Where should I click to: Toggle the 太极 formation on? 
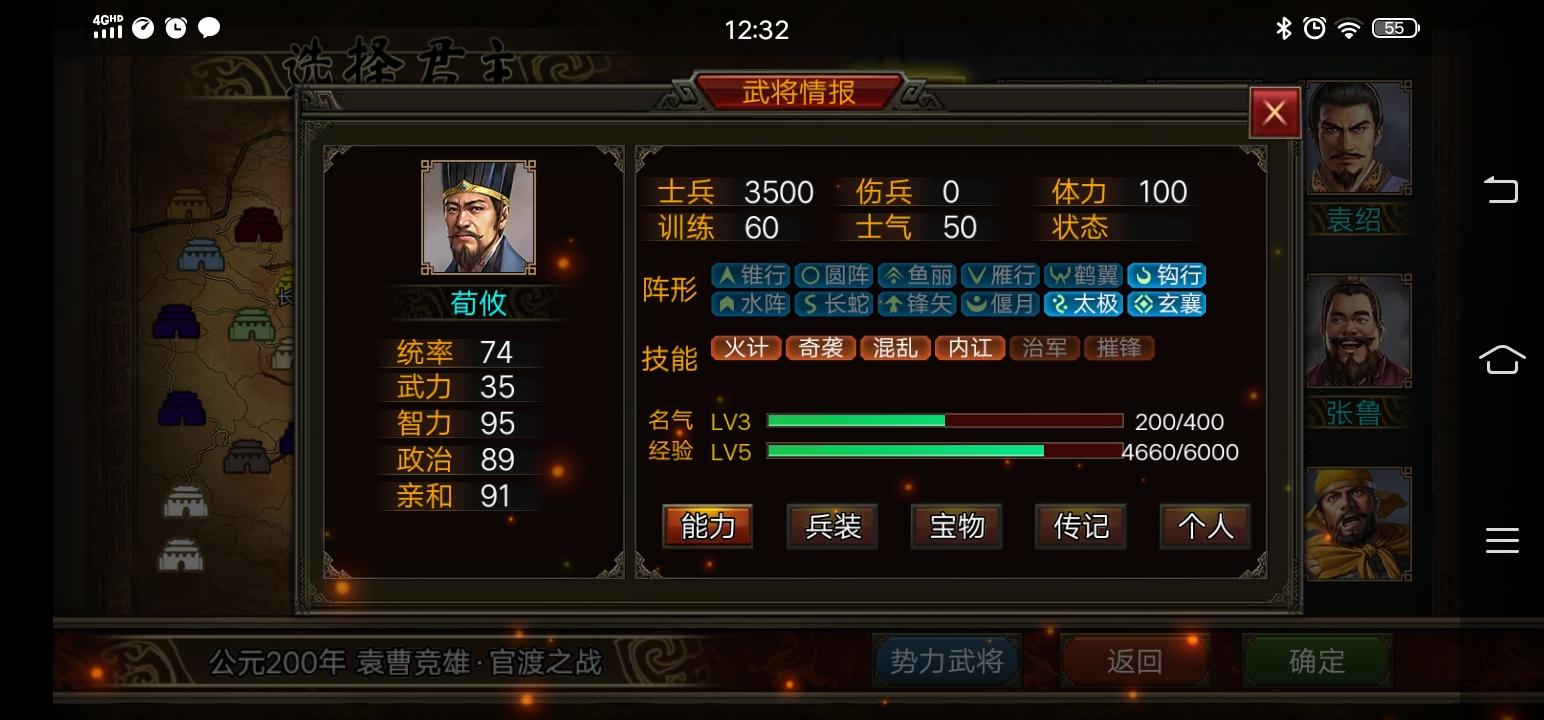click(1083, 305)
